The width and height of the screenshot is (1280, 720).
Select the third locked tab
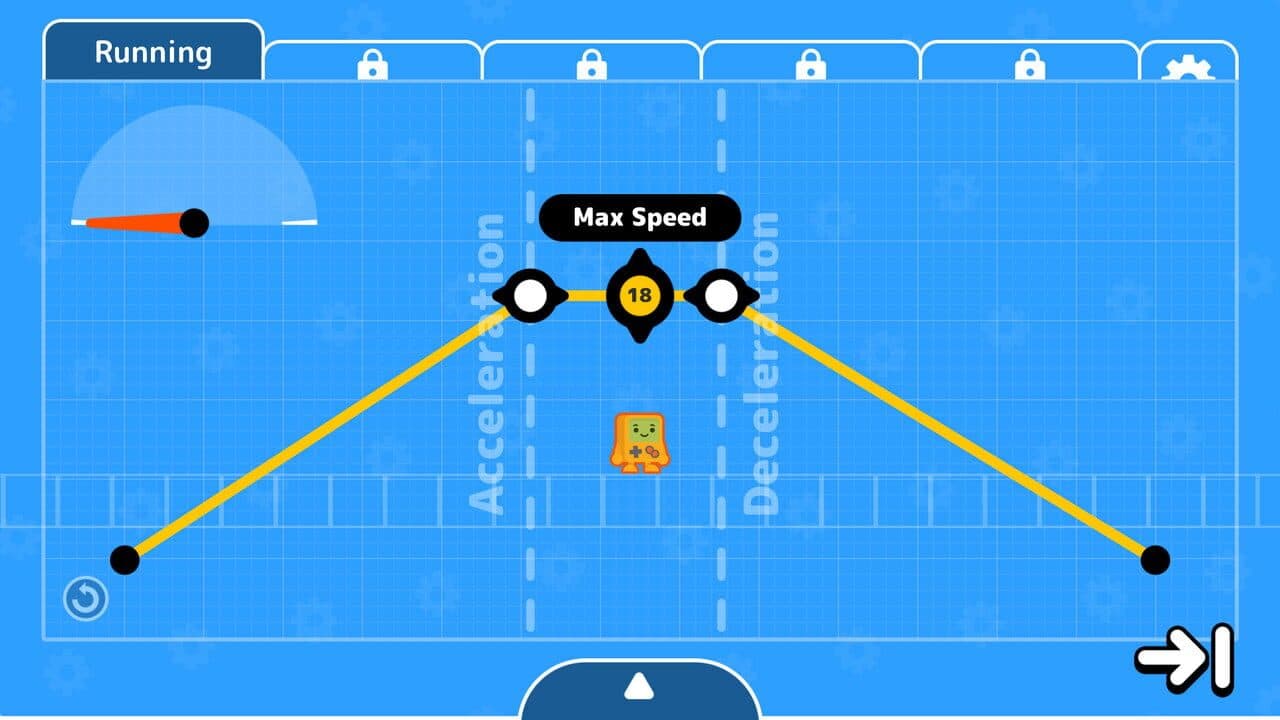pos(593,62)
